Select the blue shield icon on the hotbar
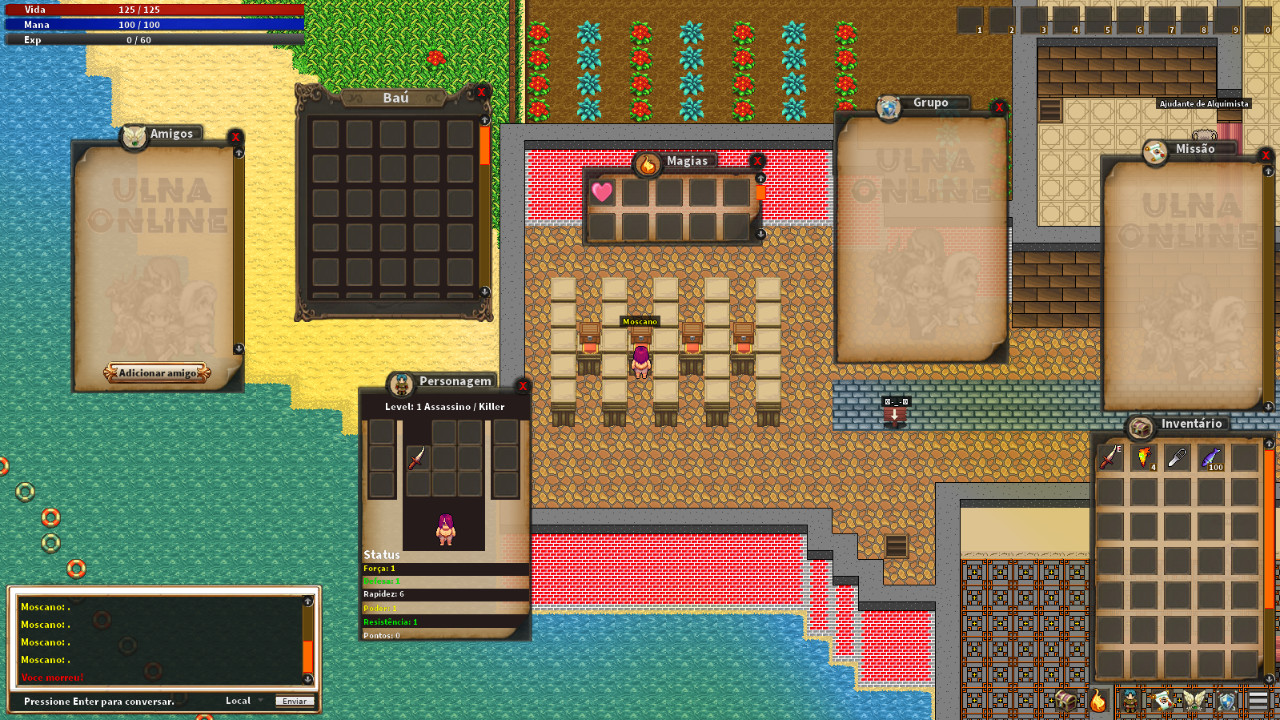This screenshot has height=720, width=1280. pos(1225,698)
